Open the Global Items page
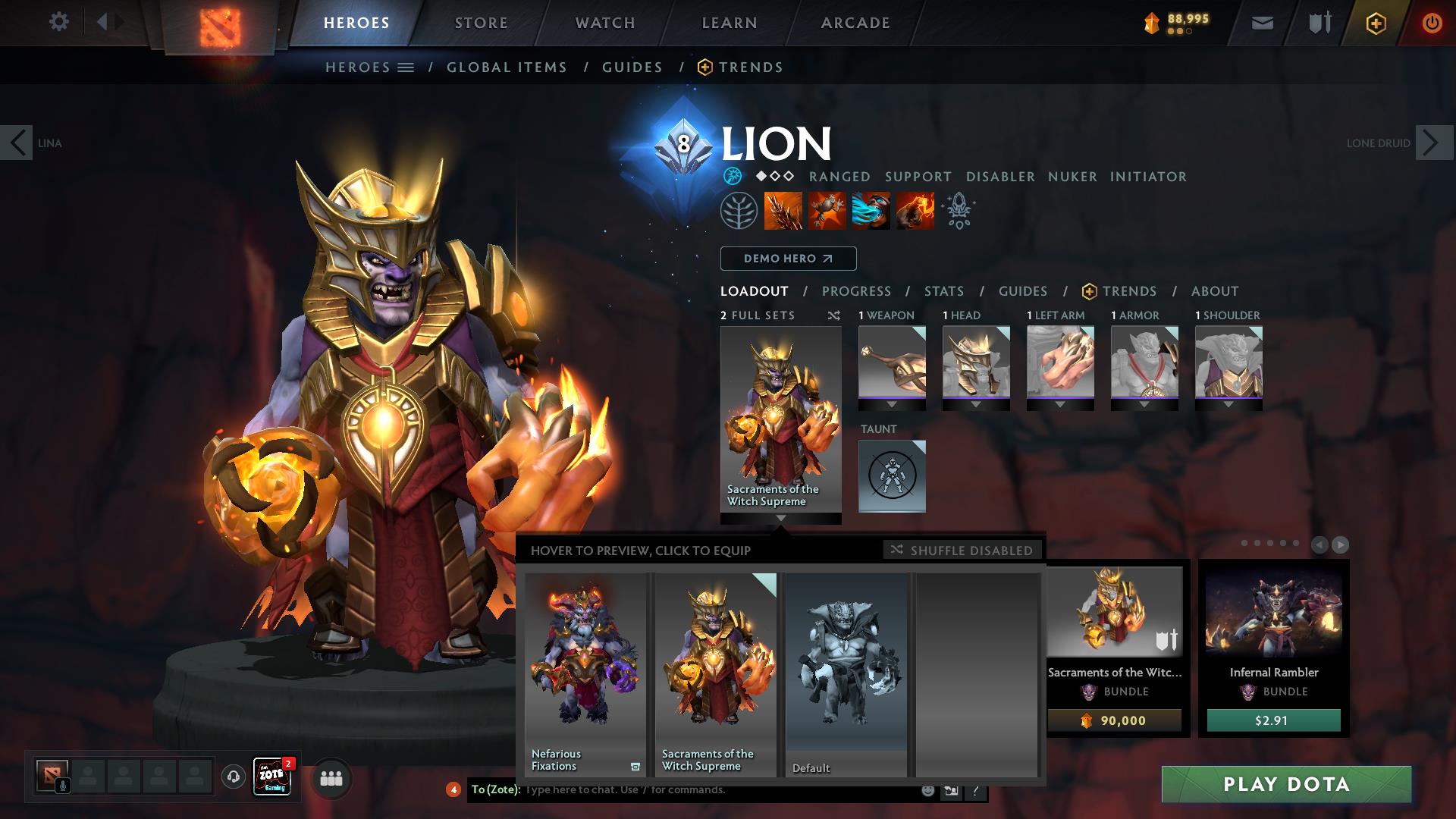The image size is (1456, 819). pos(507,67)
